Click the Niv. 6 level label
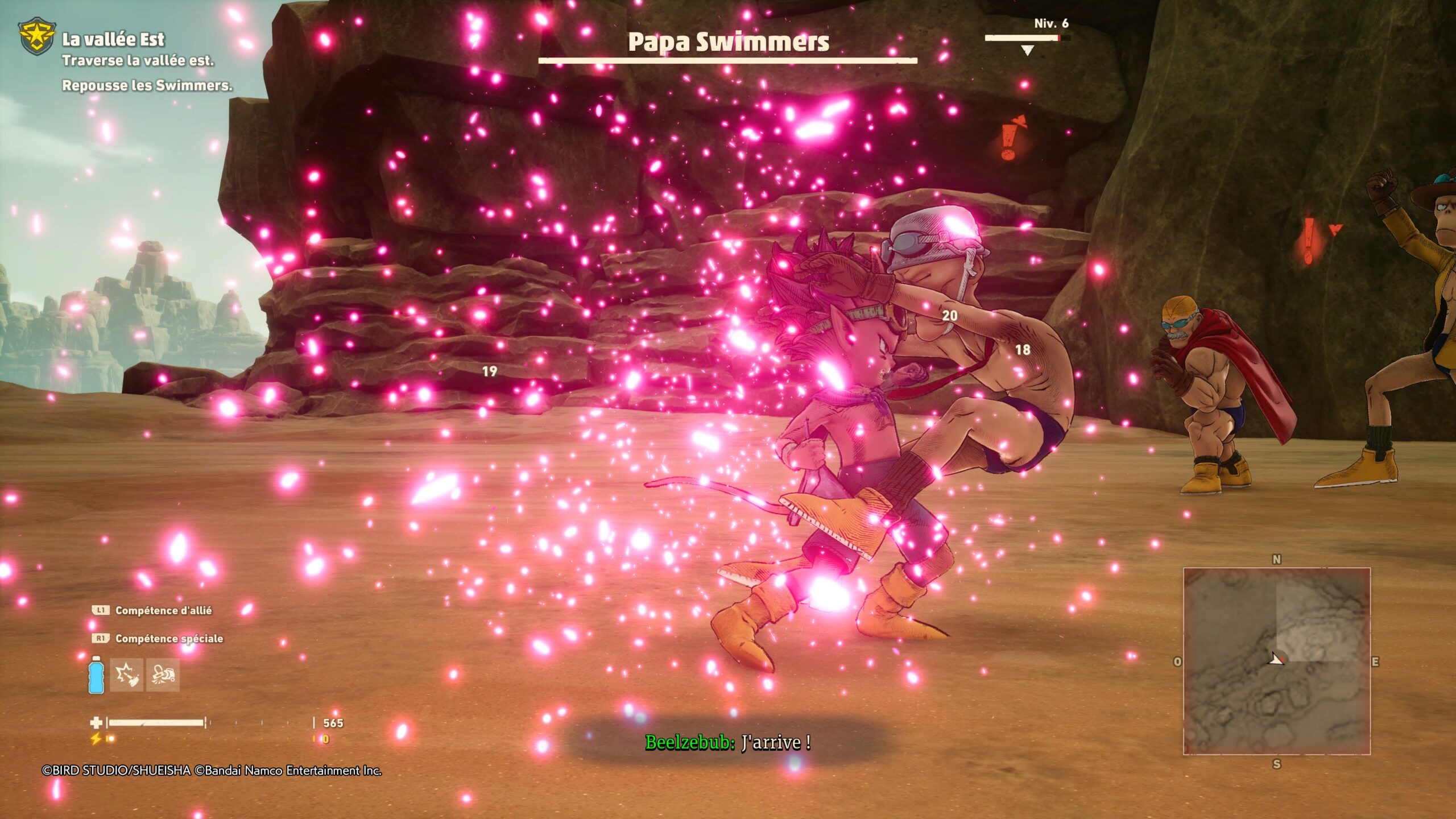This screenshot has width=1456, height=819. 1052,24
